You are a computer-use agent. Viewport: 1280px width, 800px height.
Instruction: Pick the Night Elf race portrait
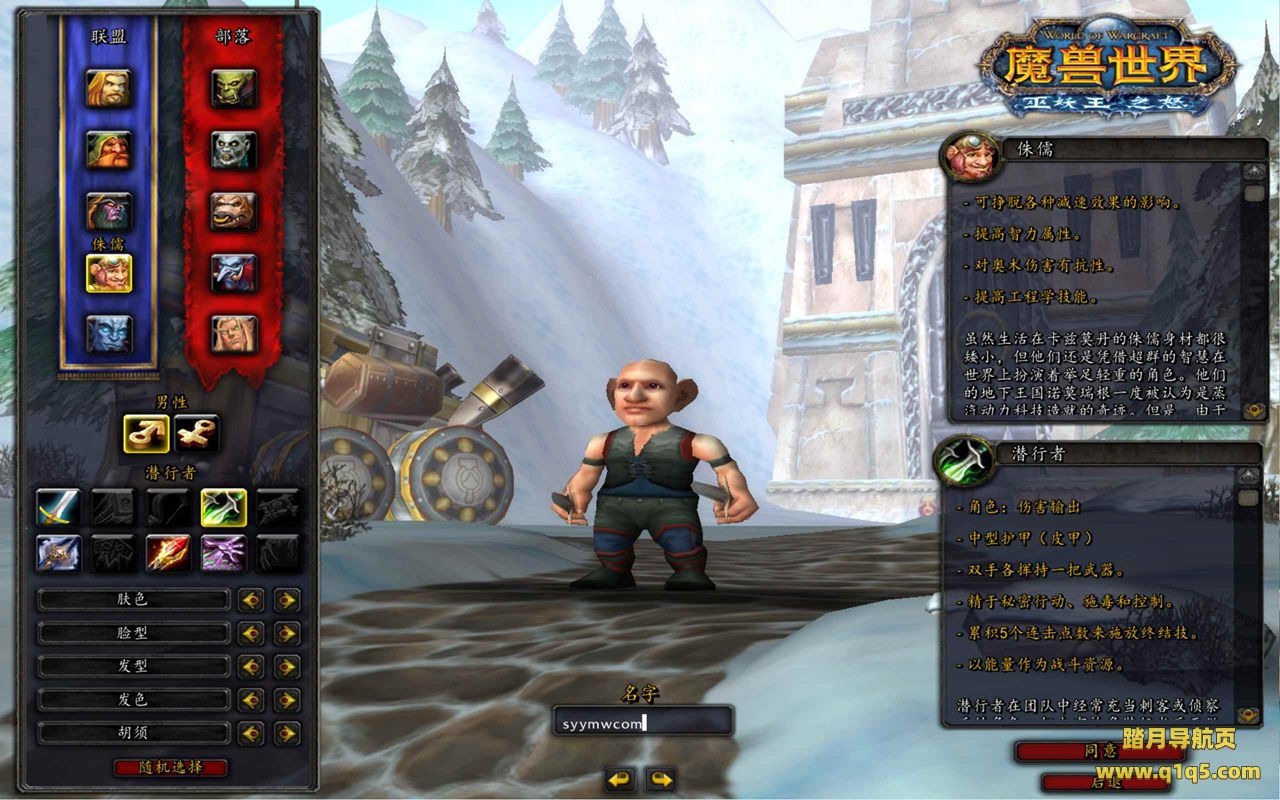pos(108,211)
